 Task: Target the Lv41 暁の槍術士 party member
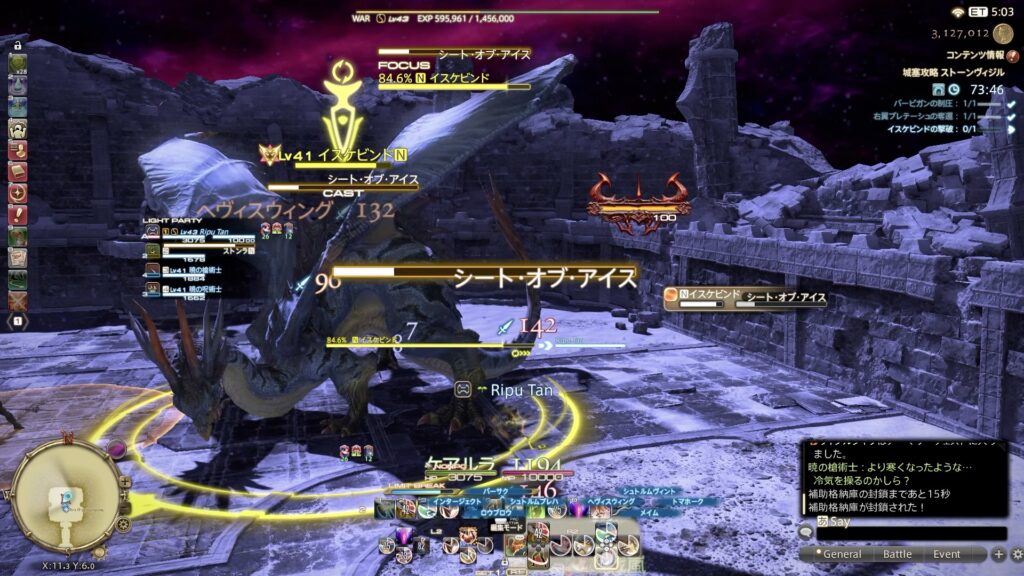click(202, 269)
